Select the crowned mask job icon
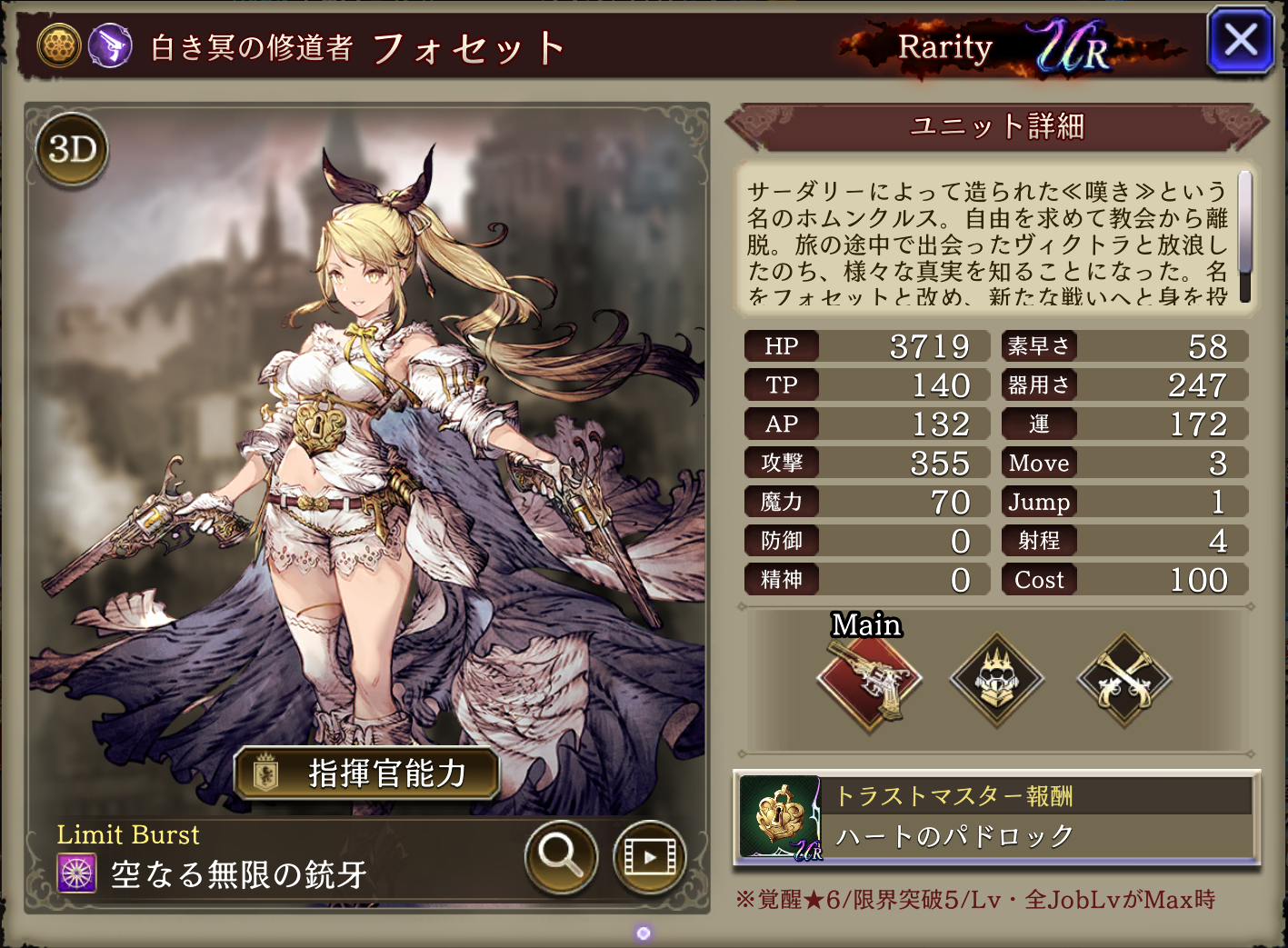The width and height of the screenshot is (1288, 948). 997,680
